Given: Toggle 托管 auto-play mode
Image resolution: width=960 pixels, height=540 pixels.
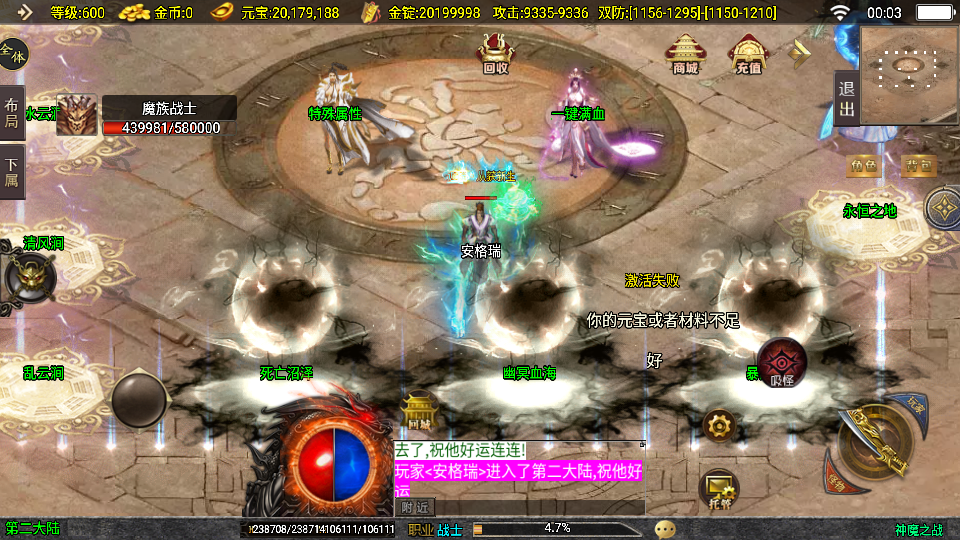Looking at the screenshot, I should pos(718,487).
